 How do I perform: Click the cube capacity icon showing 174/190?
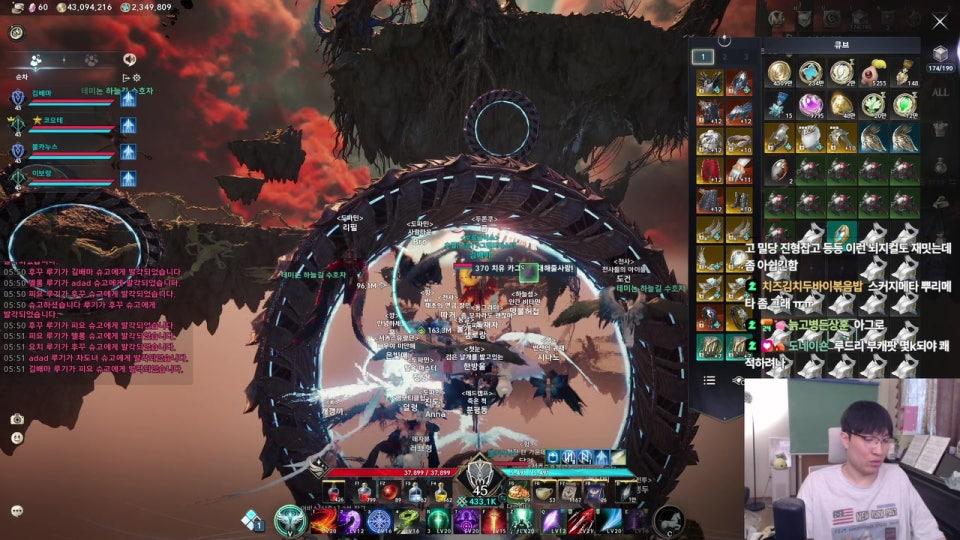pyautogui.click(x=939, y=56)
